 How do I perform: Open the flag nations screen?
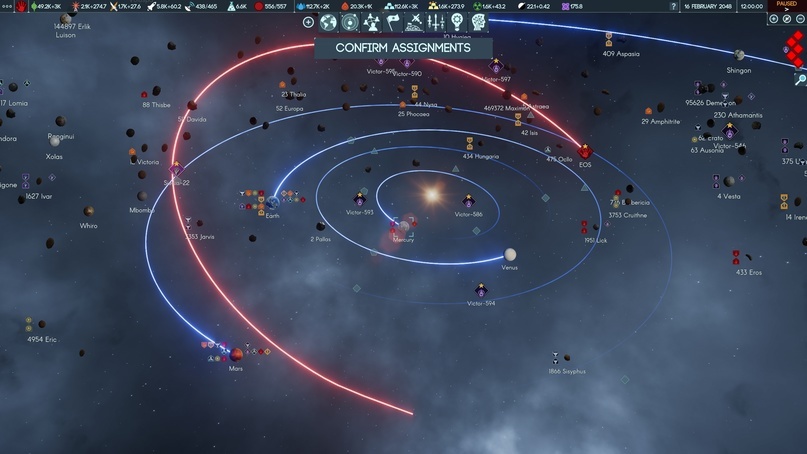click(393, 22)
